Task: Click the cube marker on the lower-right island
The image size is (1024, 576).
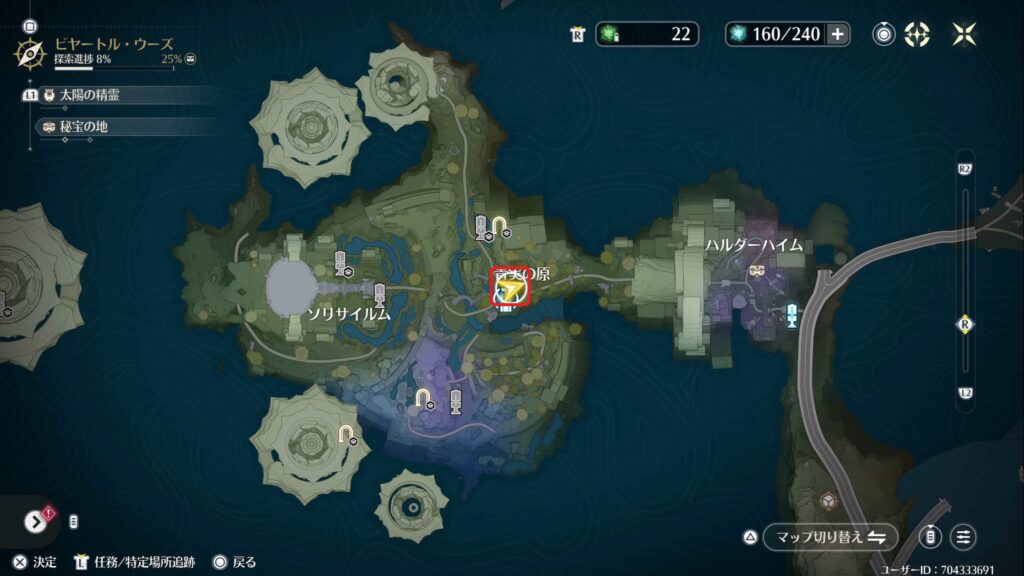Action: (x=828, y=499)
